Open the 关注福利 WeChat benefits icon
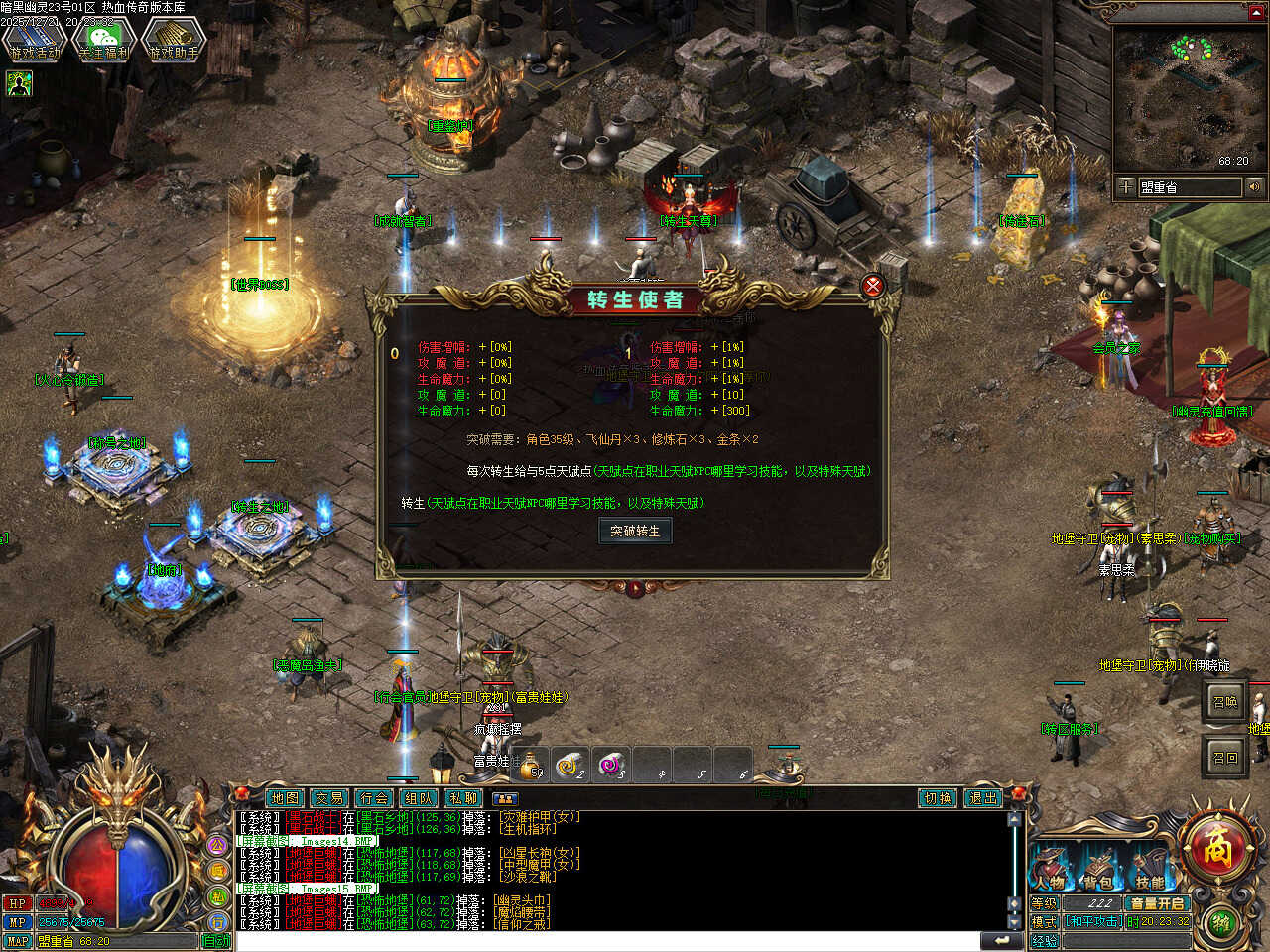Viewport: 1270px width, 952px height. [x=103, y=41]
